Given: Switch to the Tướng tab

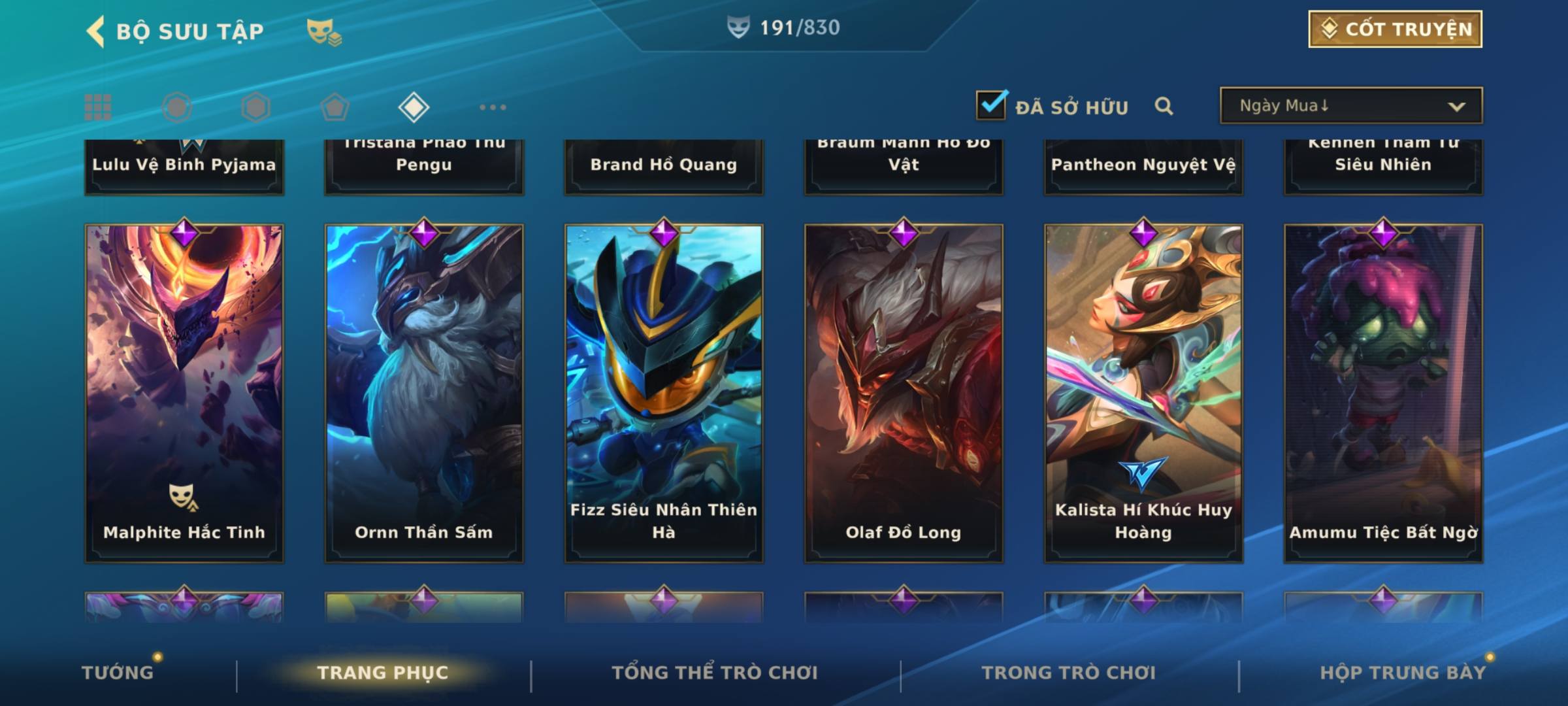Looking at the screenshot, I should [118, 672].
